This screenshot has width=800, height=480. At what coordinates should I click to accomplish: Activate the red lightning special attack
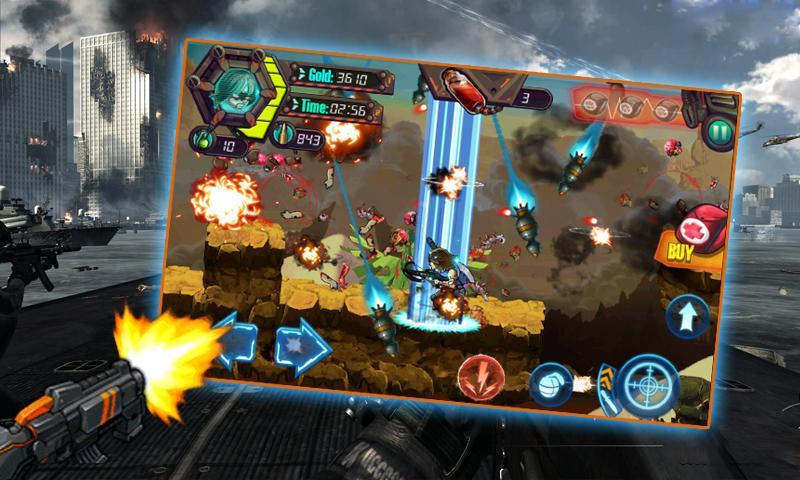[480, 378]
